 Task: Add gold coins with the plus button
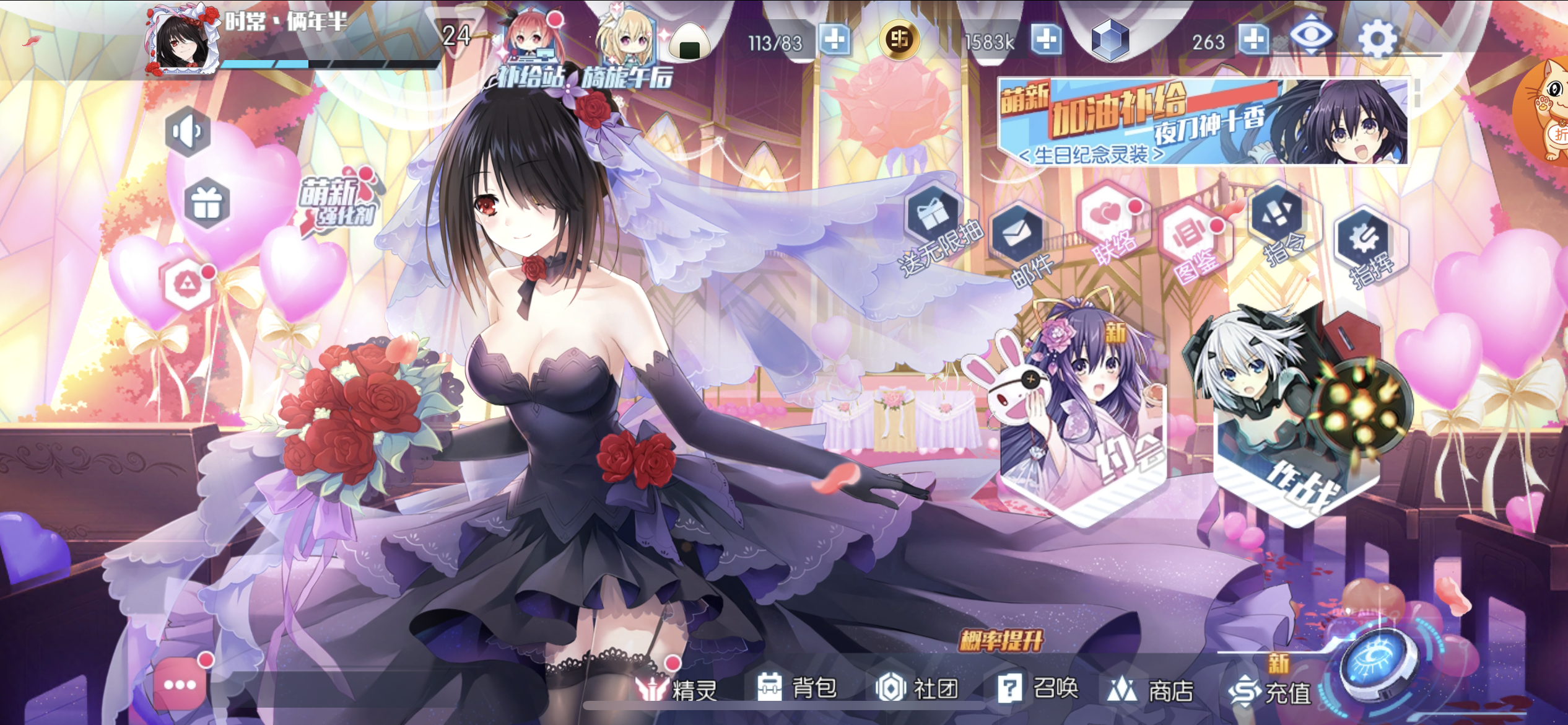click(1047, 40)
